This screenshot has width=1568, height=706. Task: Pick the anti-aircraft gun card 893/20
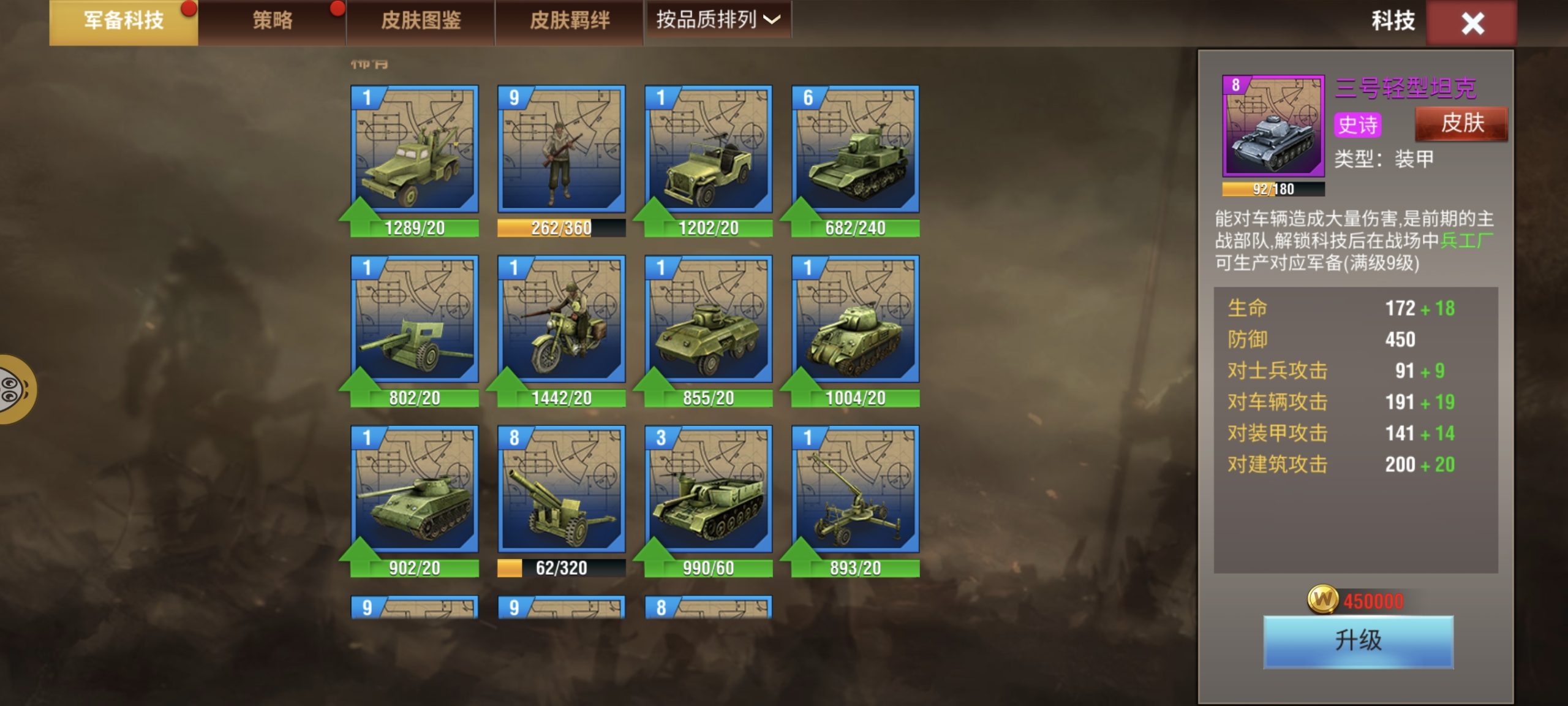click(856, 490)
